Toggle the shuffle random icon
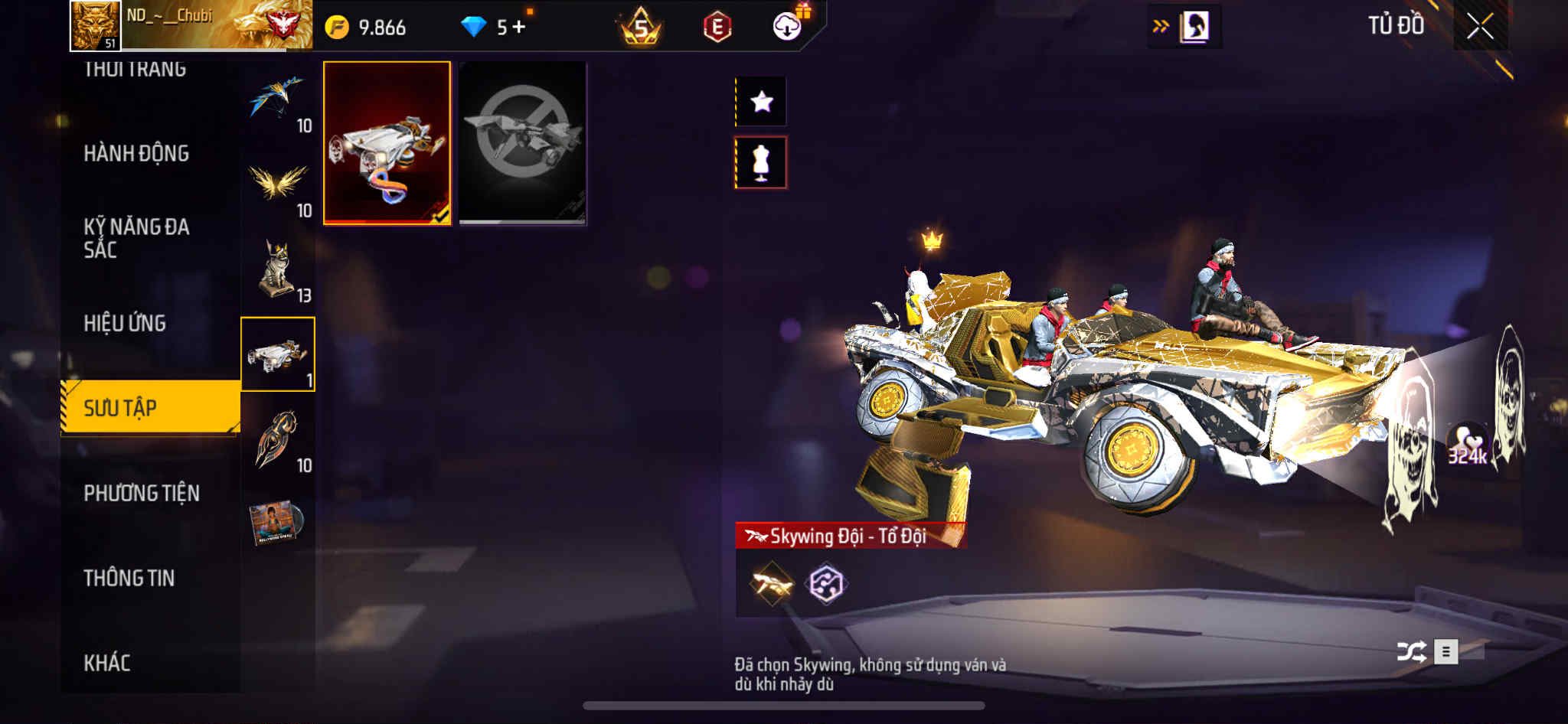This screenshot has width=1568, height=724. [1410, 652]
